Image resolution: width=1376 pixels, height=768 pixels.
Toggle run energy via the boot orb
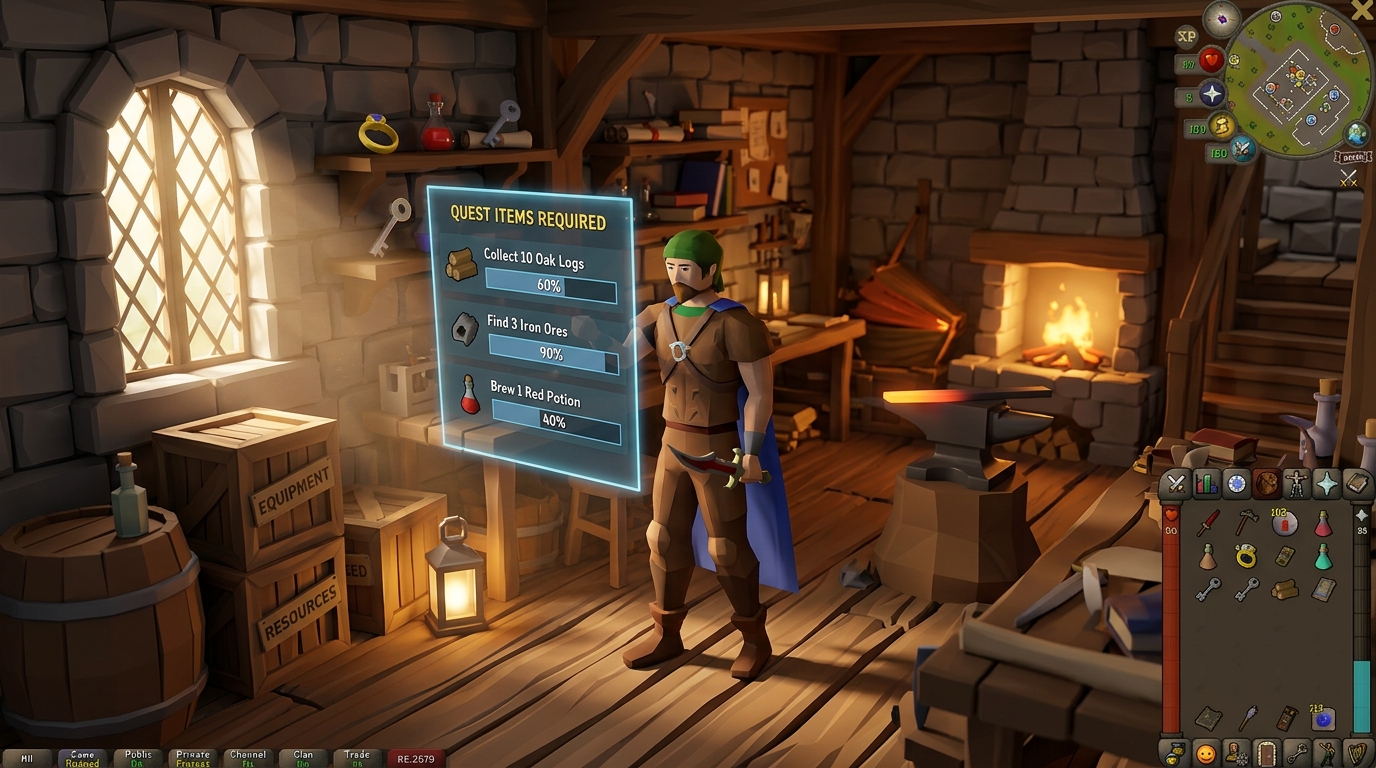click(x=1222, y=128)
